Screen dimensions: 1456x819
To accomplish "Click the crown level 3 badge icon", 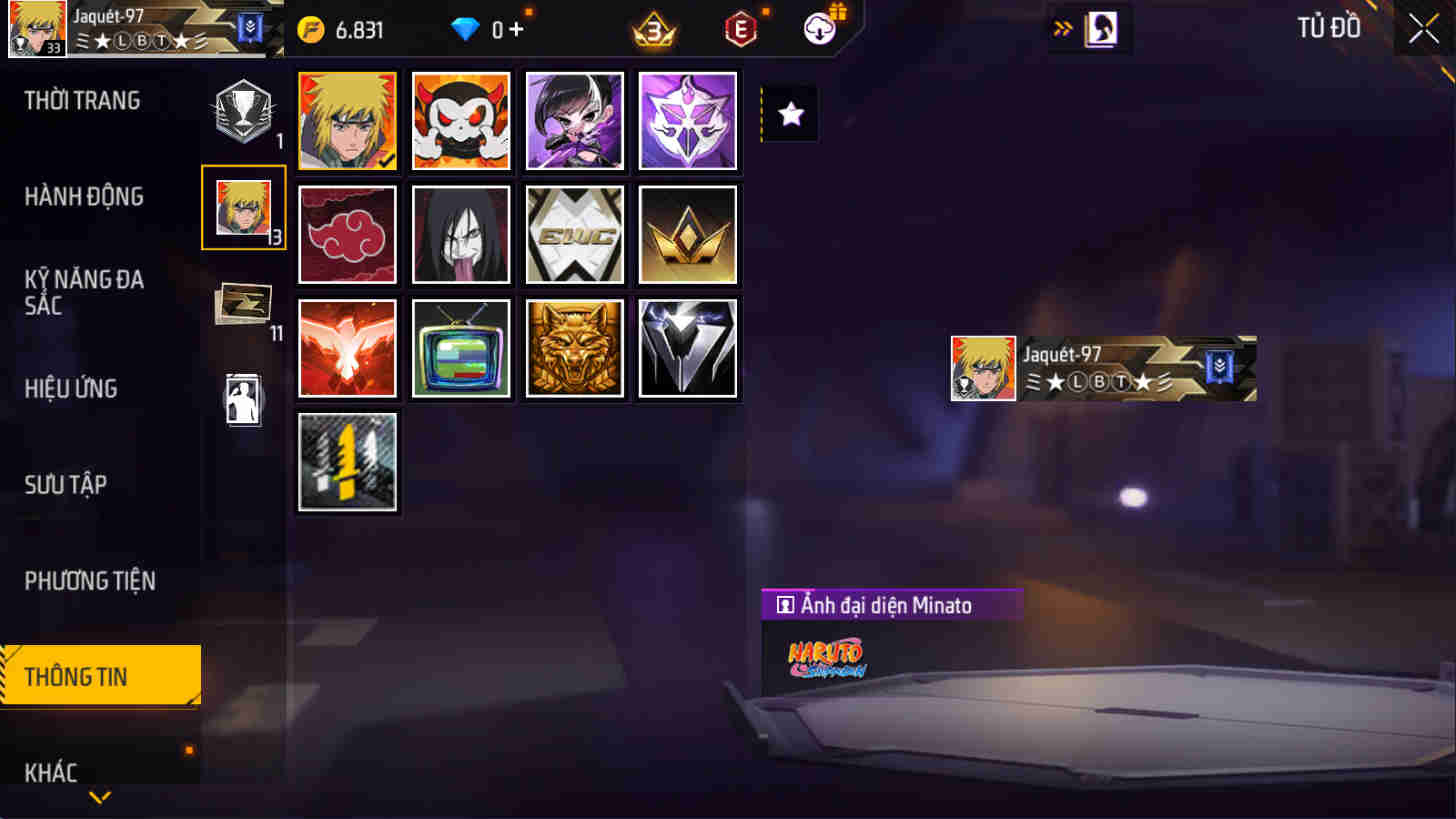I will click(656, 28).
